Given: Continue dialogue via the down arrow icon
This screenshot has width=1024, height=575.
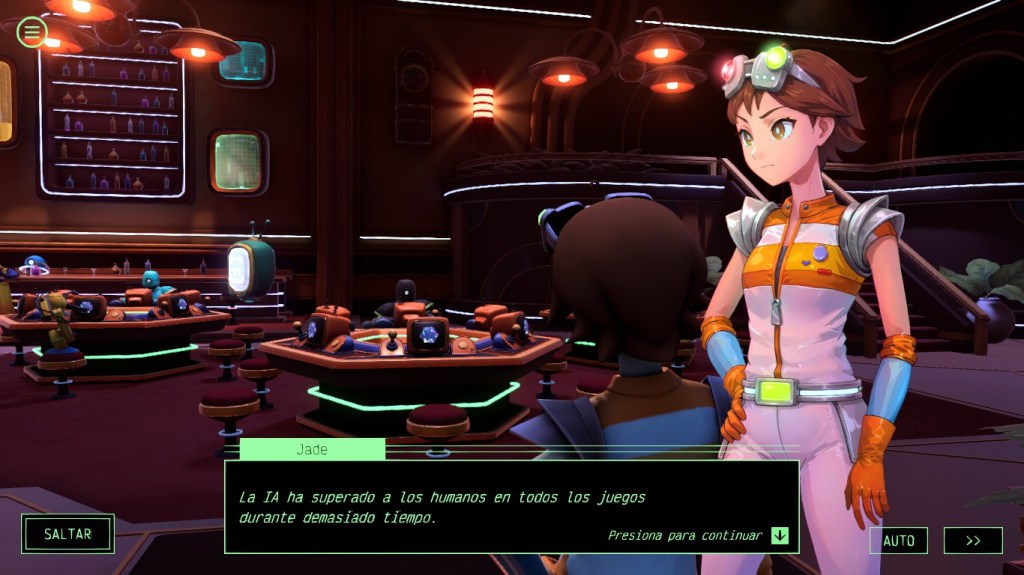Looking at the screenshot, I should [780, 535].
